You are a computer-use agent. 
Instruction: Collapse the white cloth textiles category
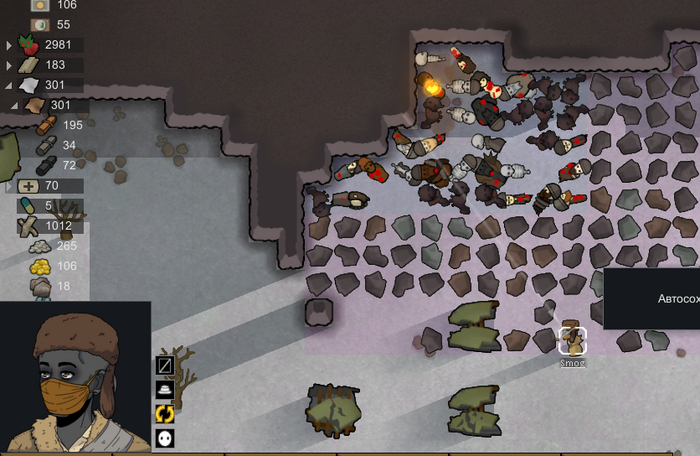9,85
